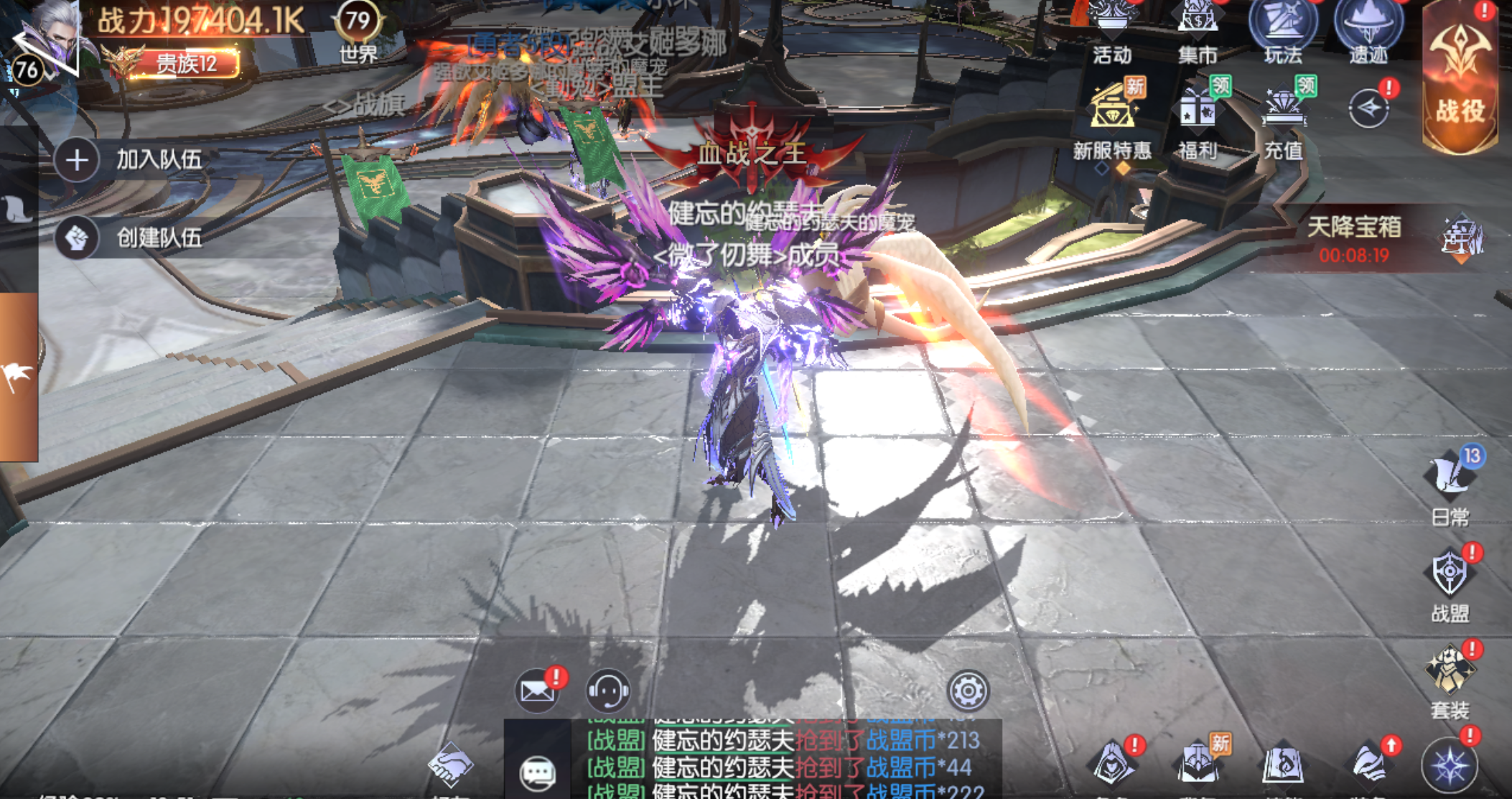Open settings via the gear icon
This screenshot has width=1512, height=799.
click(968, 691)
